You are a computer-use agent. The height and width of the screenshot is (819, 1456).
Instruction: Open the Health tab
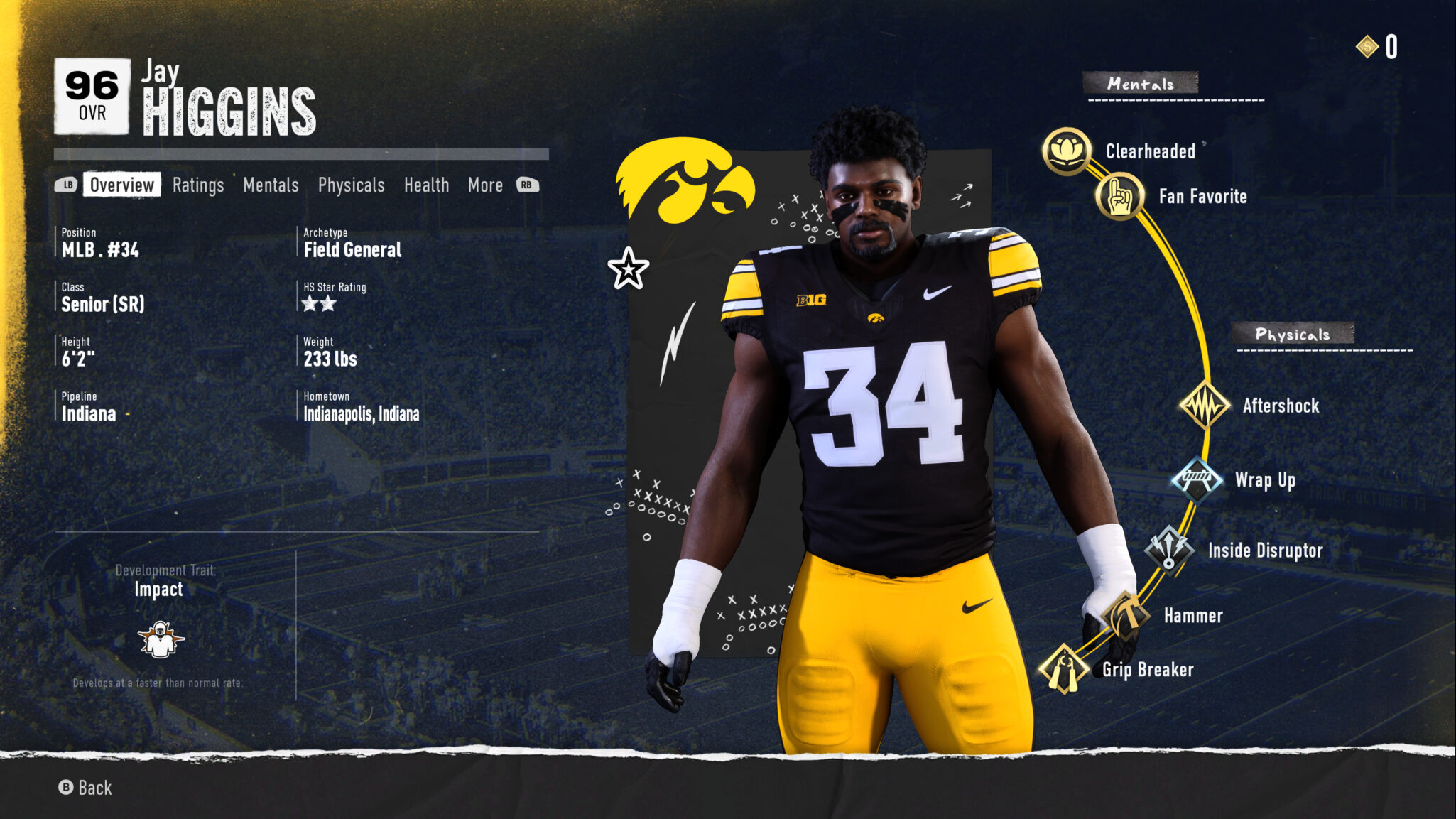click(x=426, y=185)
